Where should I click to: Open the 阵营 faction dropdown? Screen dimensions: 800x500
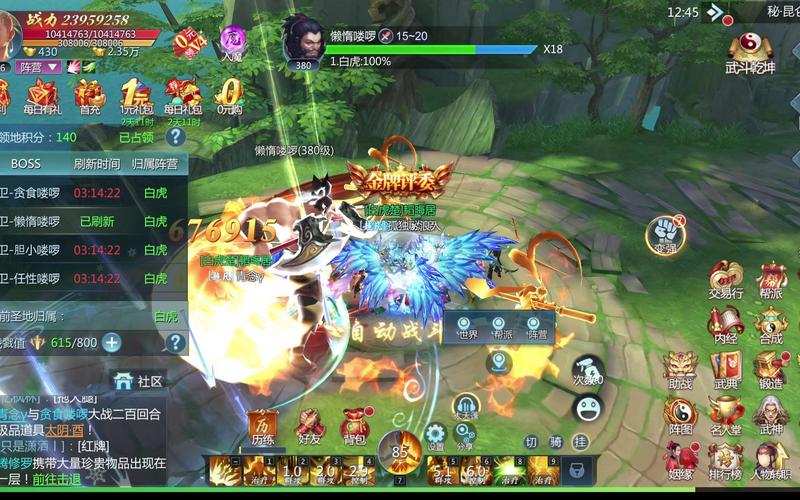point(38,66)
